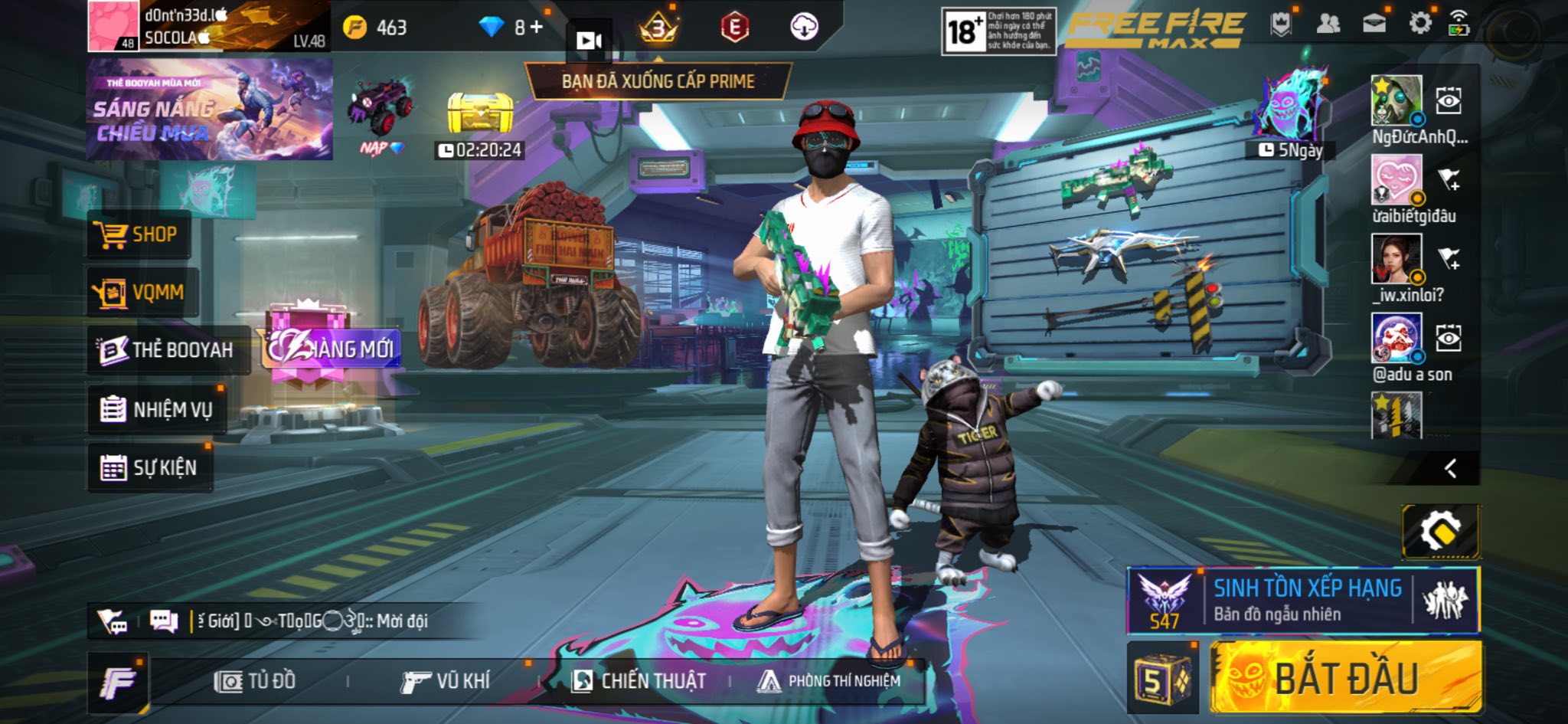Viewport: 1568px width, 724px height.
Task: Collapse the friends list arrow
Action: coord(1450,469)
